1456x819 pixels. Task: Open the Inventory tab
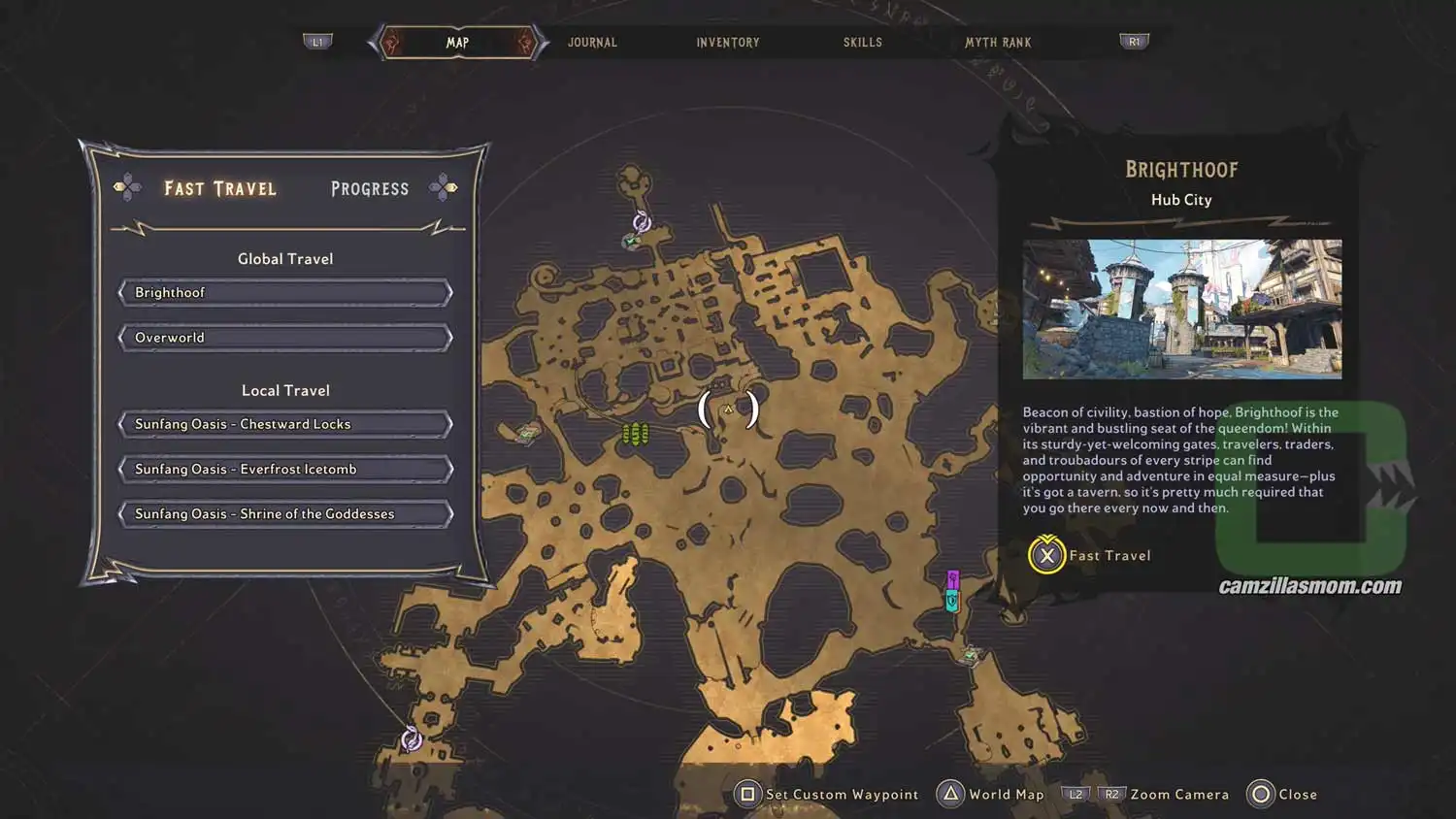click(727, 42)
